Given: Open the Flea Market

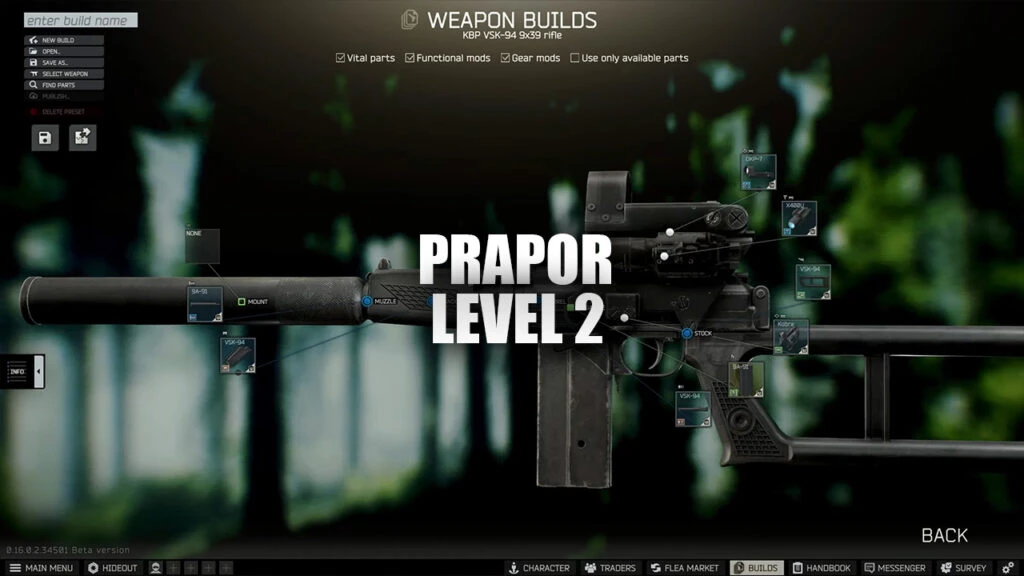Looking at the screenshot, I should [684, 568].
